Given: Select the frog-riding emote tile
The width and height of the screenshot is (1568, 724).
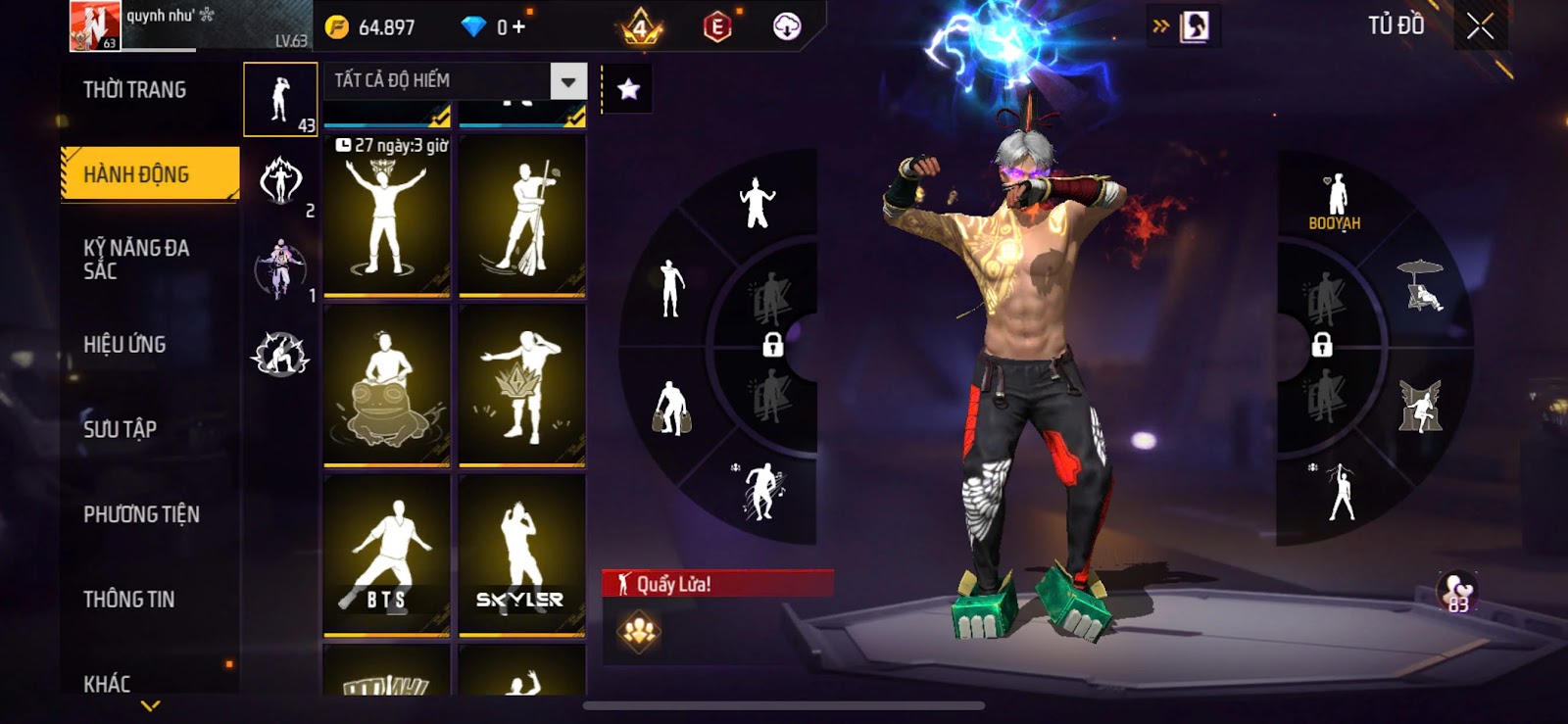Looking at the screenshot, I should tap(387, 385).
